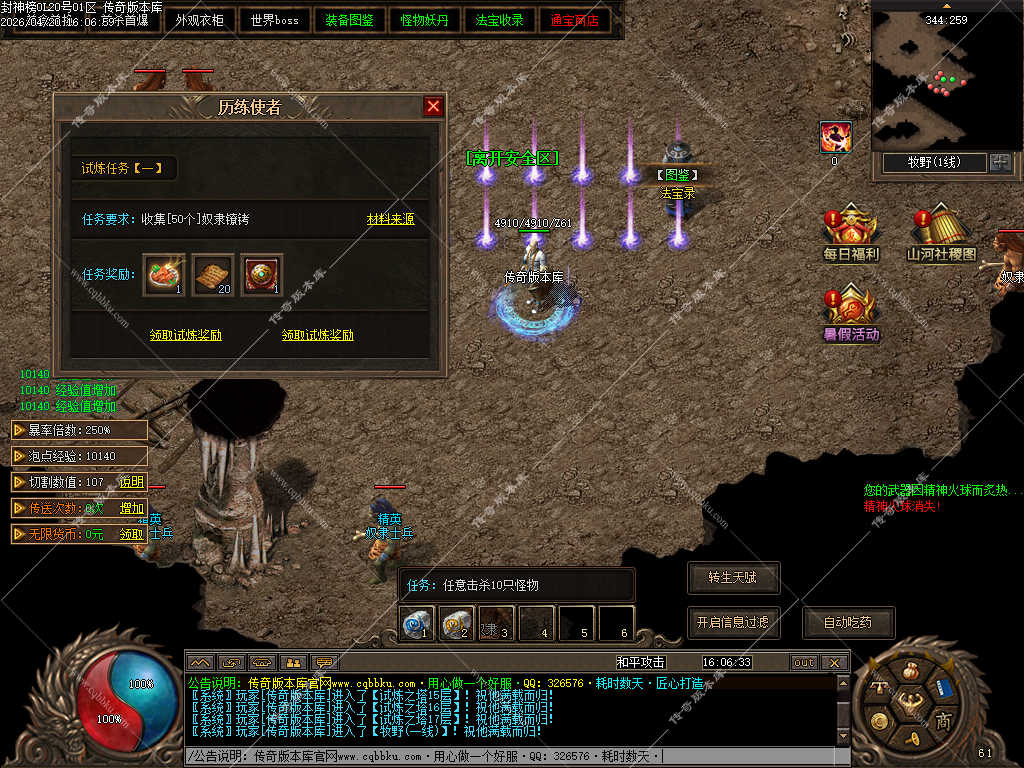The image size is (1024, 768).
Task: Toggle the 自动吃药 auto-potion button
Action: [x=848, y=622]
